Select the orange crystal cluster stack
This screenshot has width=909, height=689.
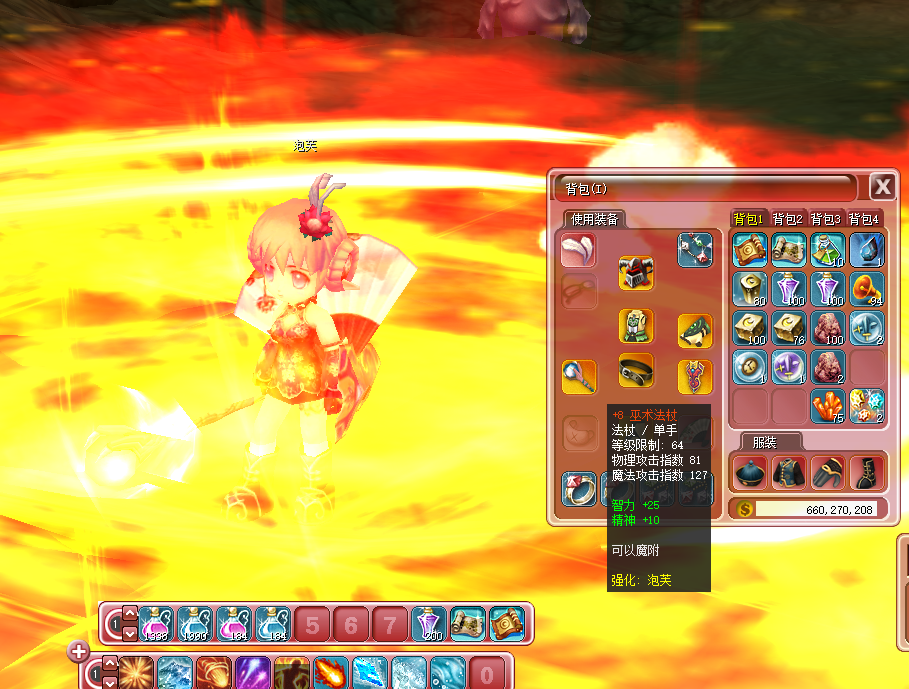coord(827,406)
